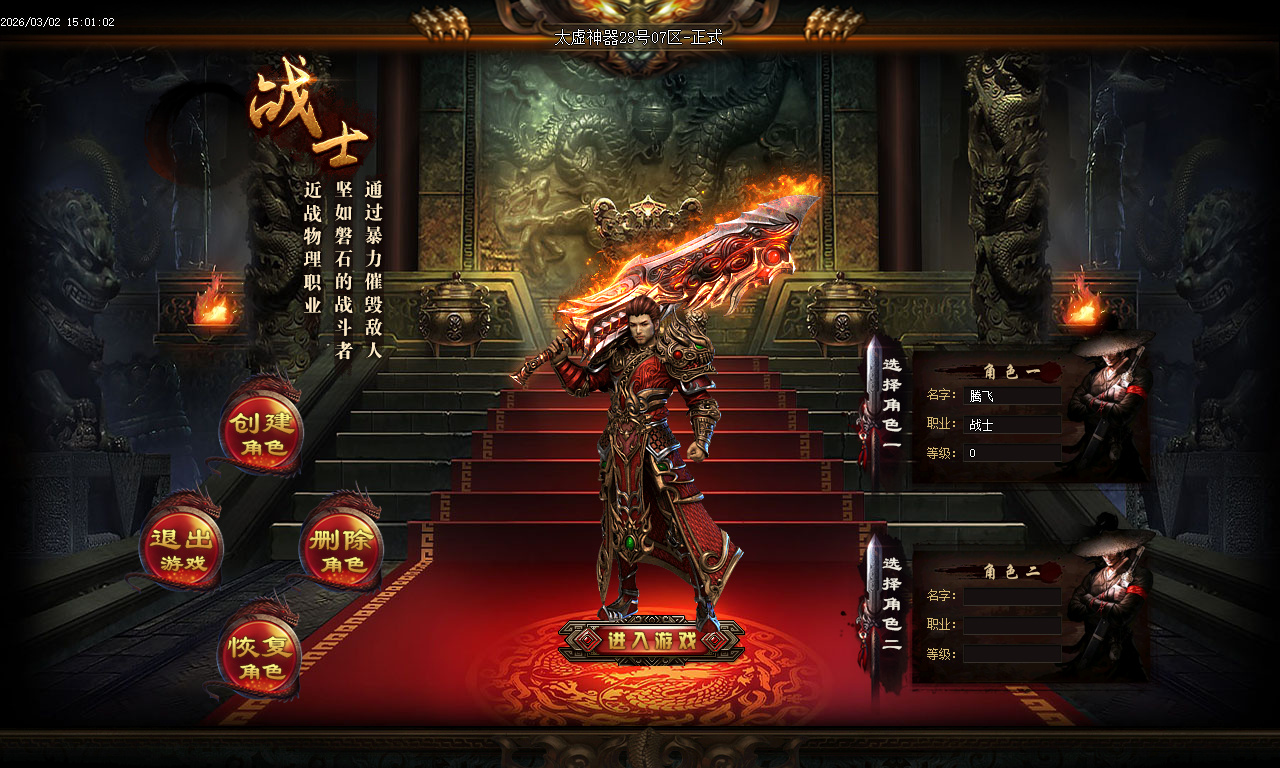The height and width of the screenshot is (768, 1280).
Task: Click the 名字 field showing 腾飞
Action: coord(1012,394)
